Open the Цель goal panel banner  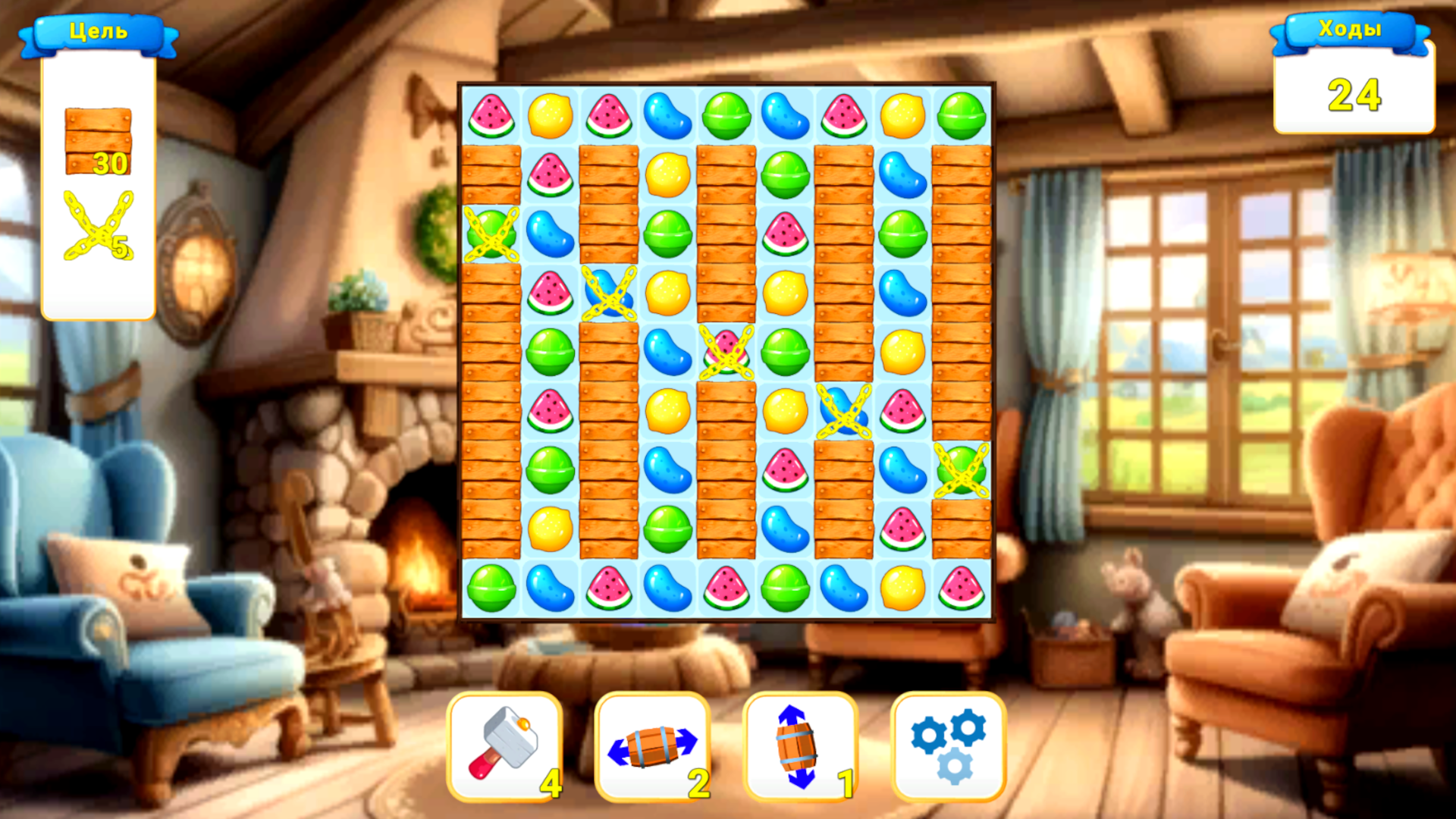(99, 30)
